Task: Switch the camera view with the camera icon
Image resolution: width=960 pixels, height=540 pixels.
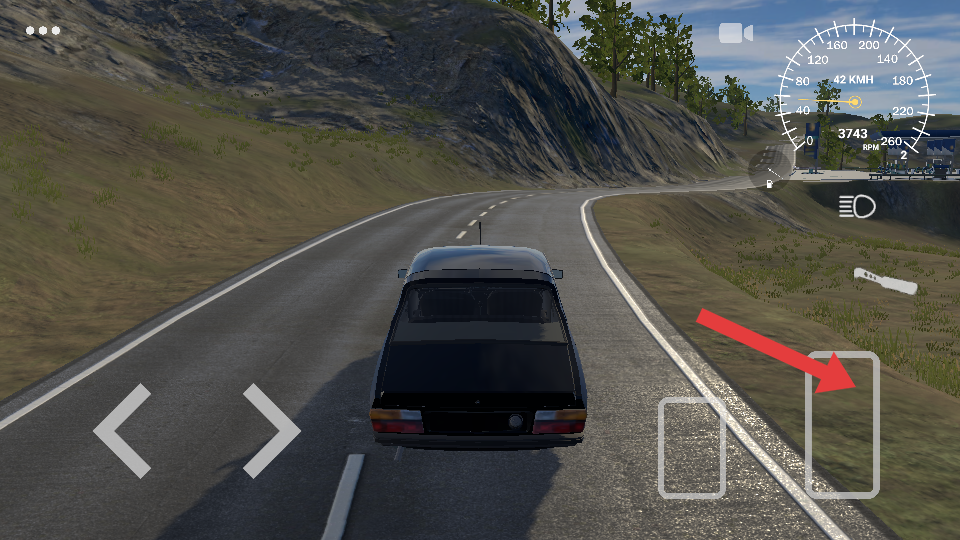Action: click(735, 34)
